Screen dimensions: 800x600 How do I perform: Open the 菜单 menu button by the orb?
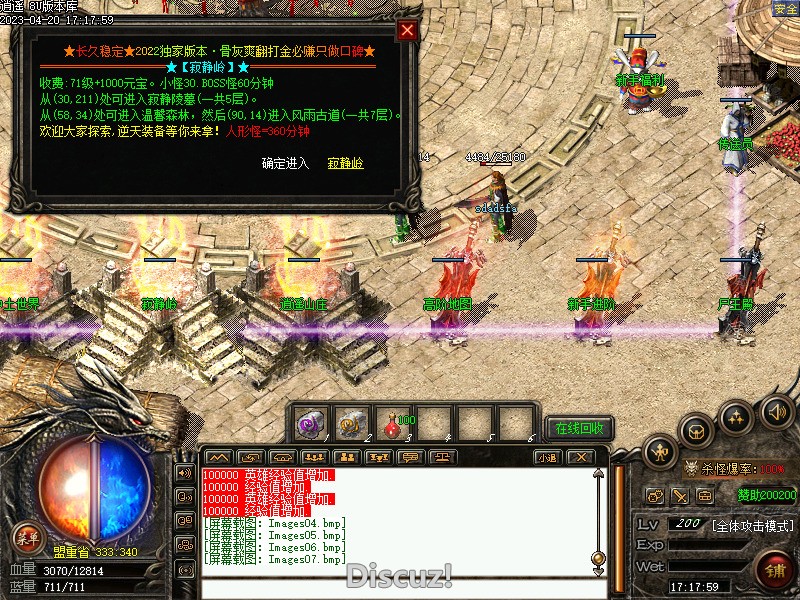point(27,538)
